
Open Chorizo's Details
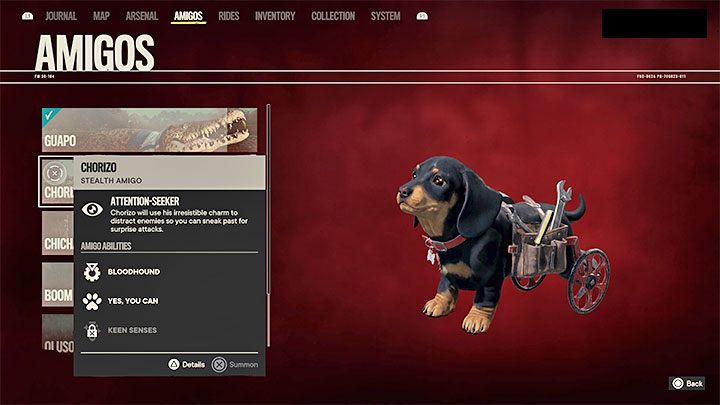coord(185,365)
